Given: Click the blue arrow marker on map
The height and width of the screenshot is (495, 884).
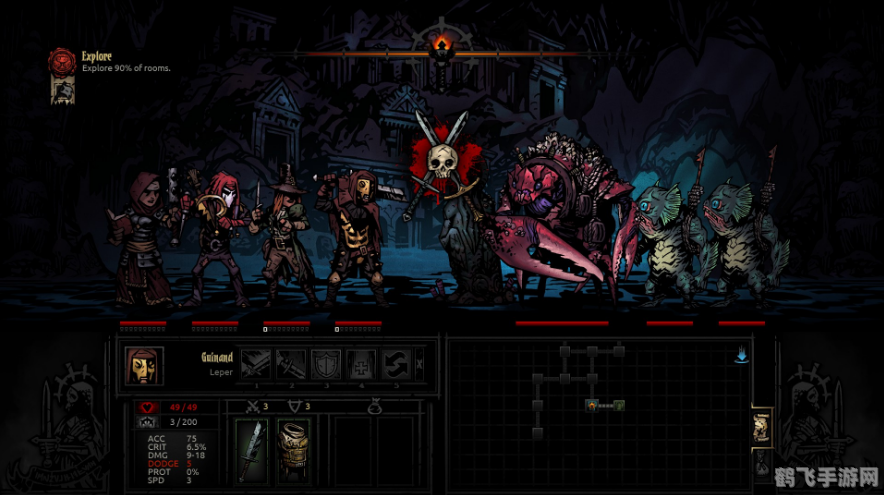Looking at the screenshot, I should click(741, 355).
